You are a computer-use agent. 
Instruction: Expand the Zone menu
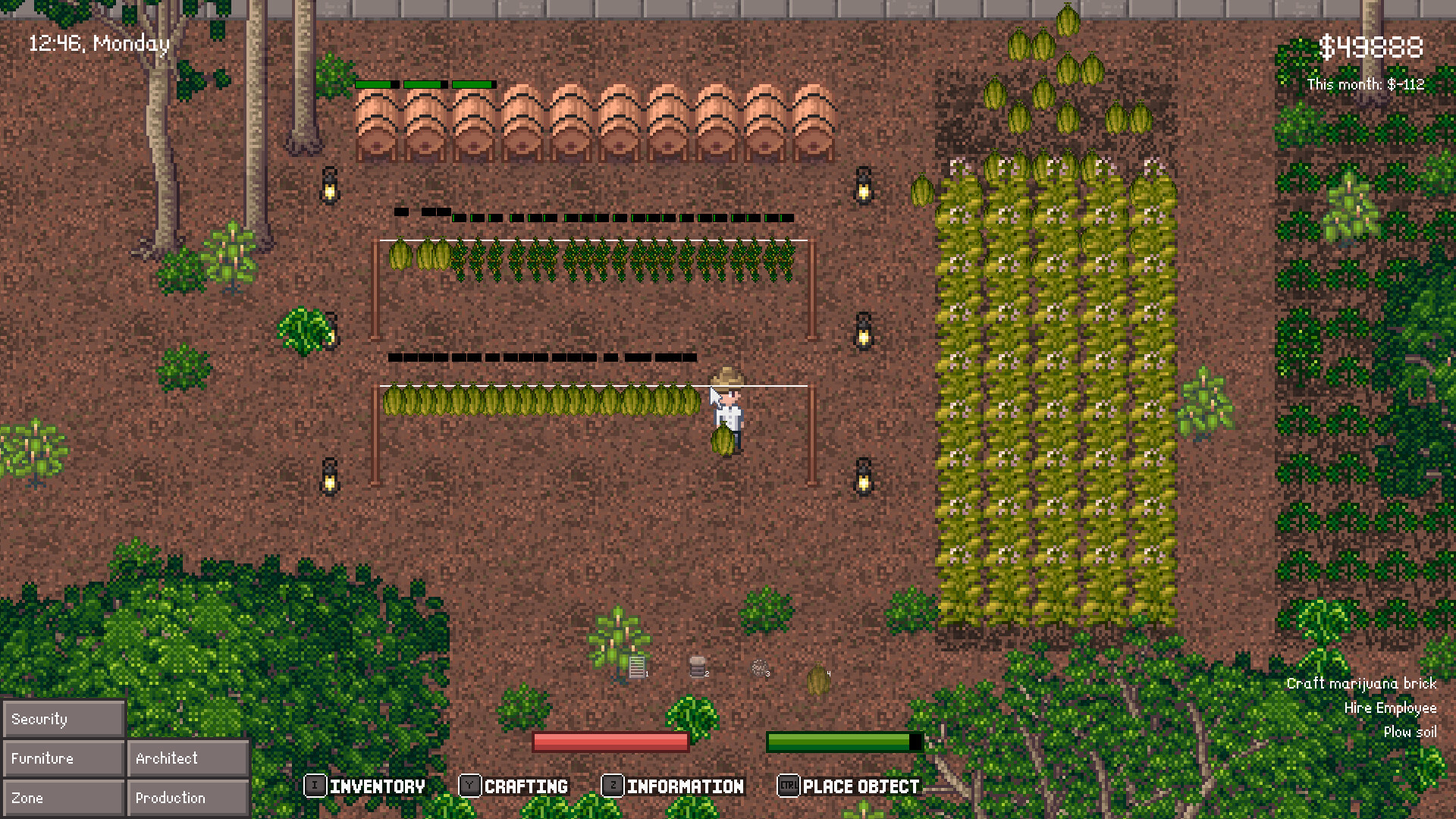tap(63, 797)
